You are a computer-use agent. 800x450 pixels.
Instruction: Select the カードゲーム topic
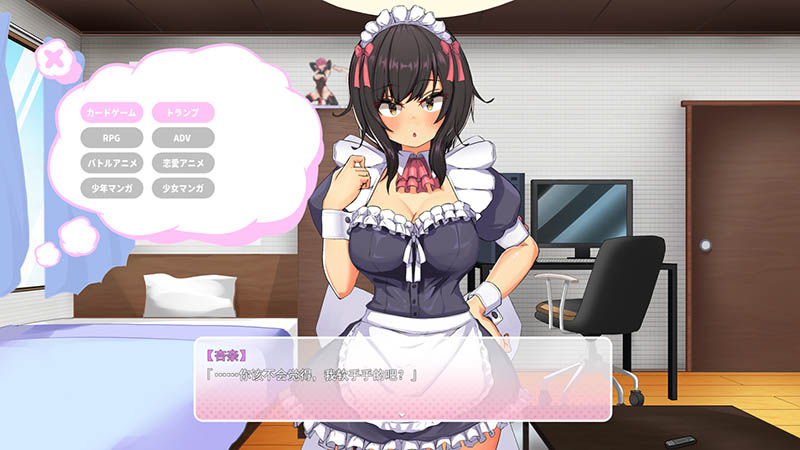[x=113, y=113]
